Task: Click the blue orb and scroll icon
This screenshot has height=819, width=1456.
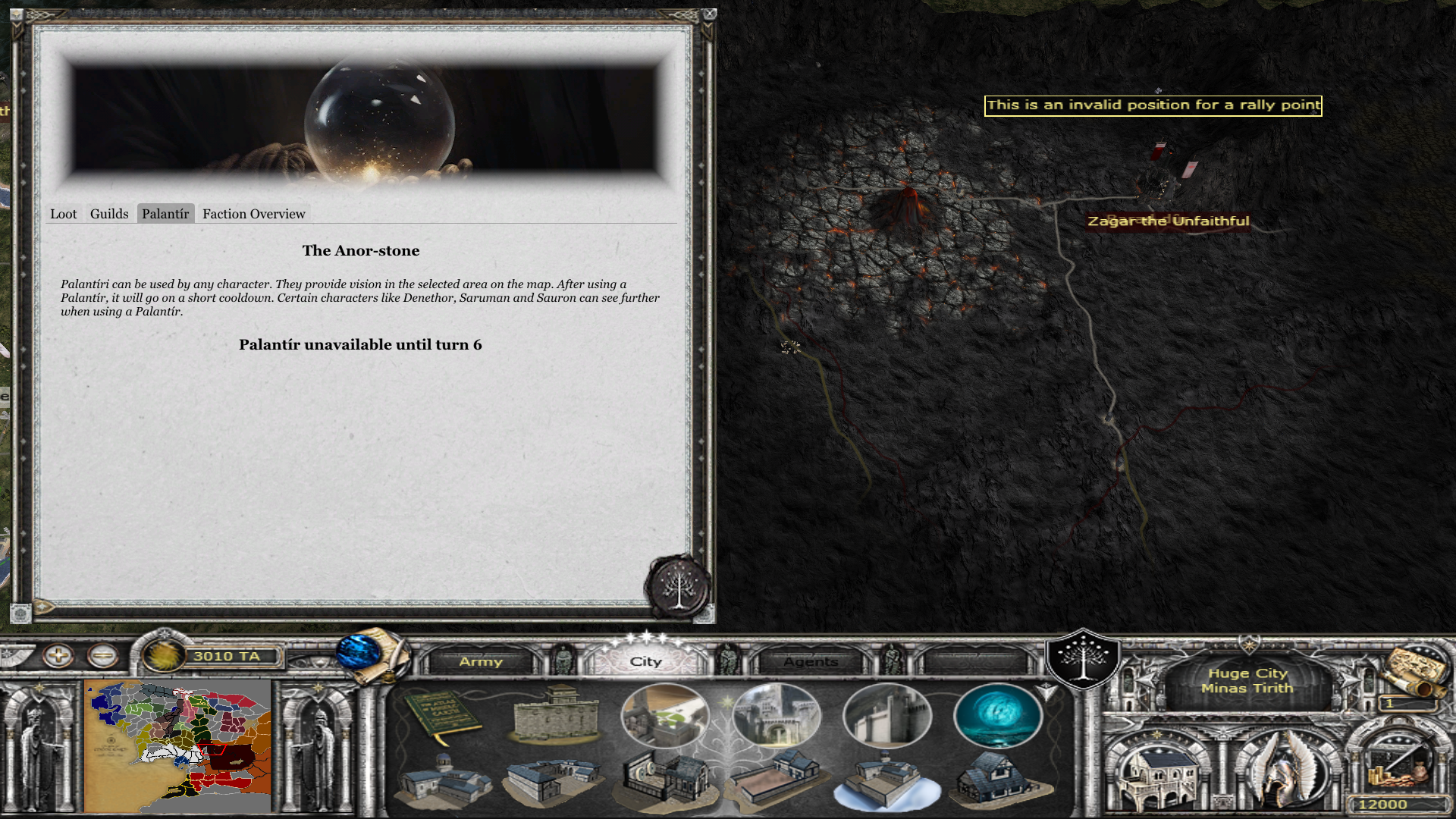Action: 372,654
